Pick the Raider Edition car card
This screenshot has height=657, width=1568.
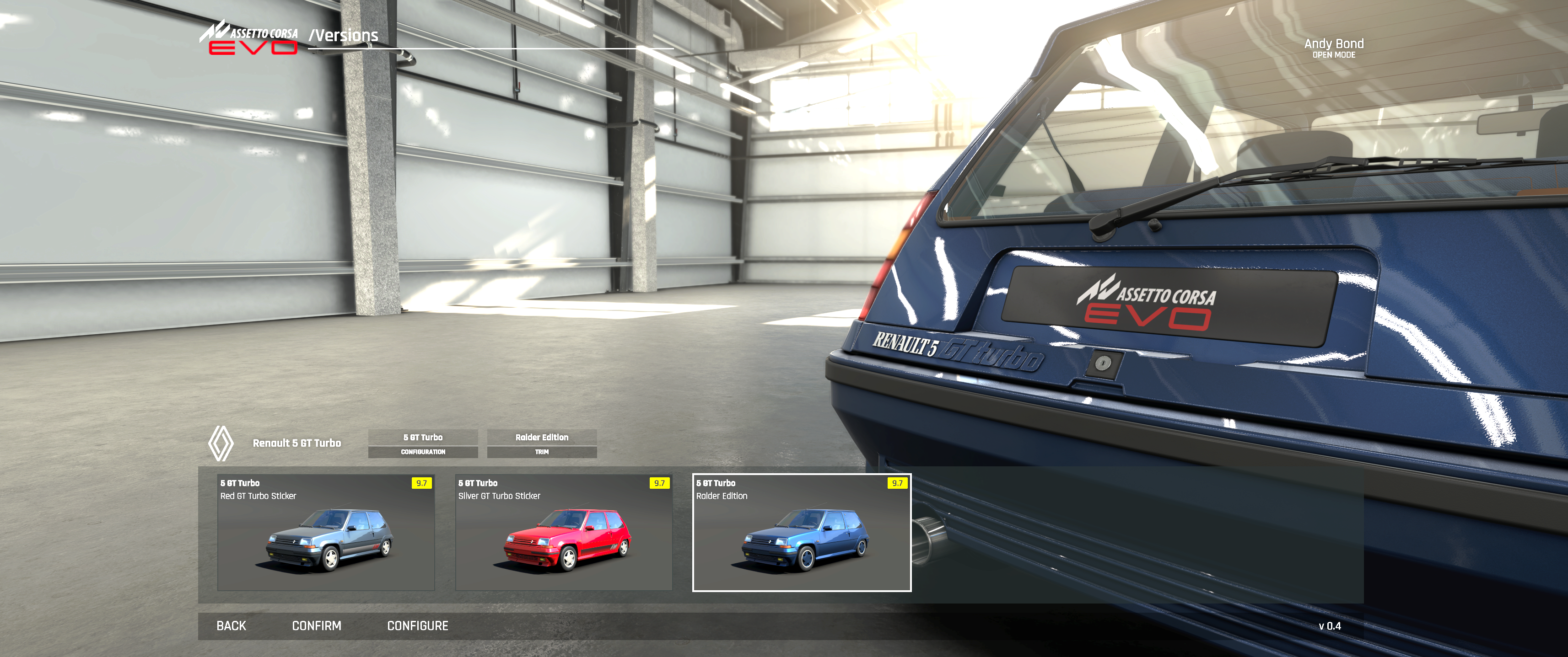801,532
